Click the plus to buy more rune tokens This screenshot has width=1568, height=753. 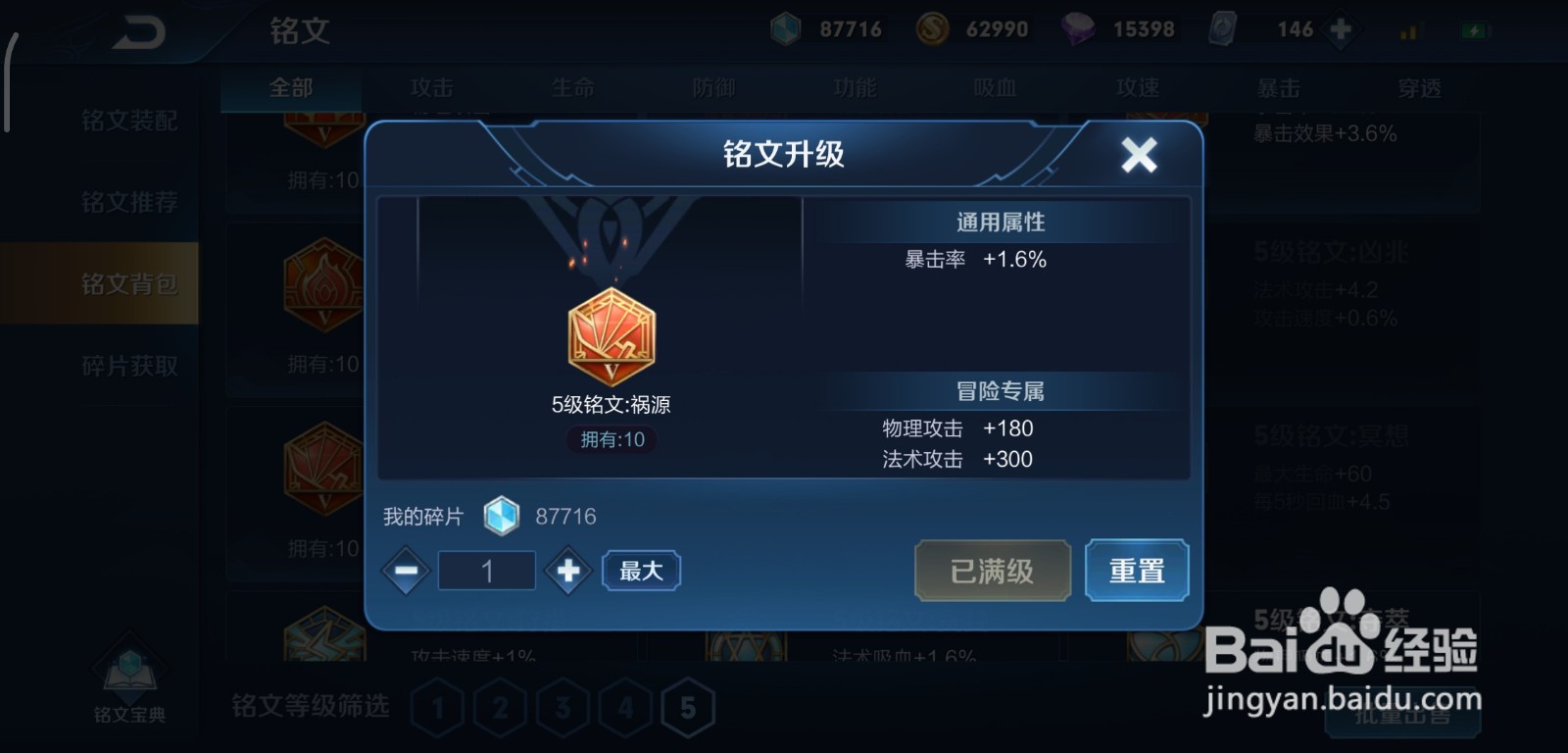point(1338,29)
